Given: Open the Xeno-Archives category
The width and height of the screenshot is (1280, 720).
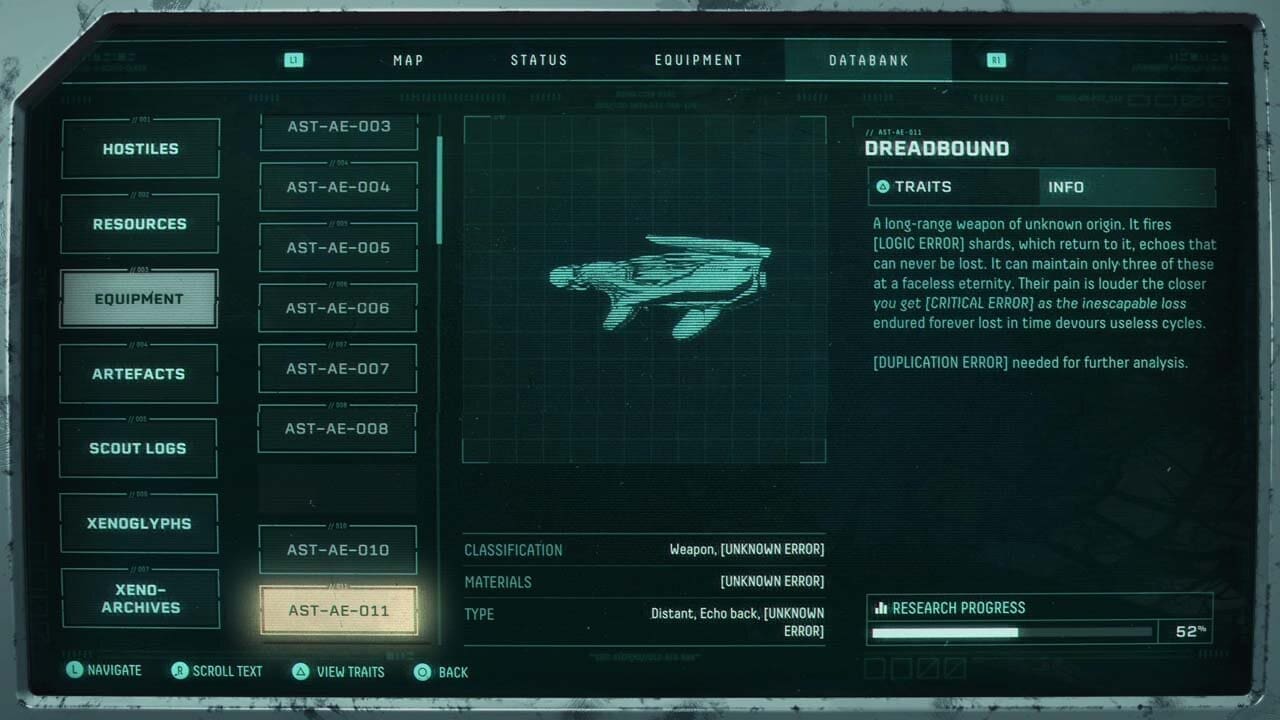Looking at the screenshot, I should click(141, 598).
